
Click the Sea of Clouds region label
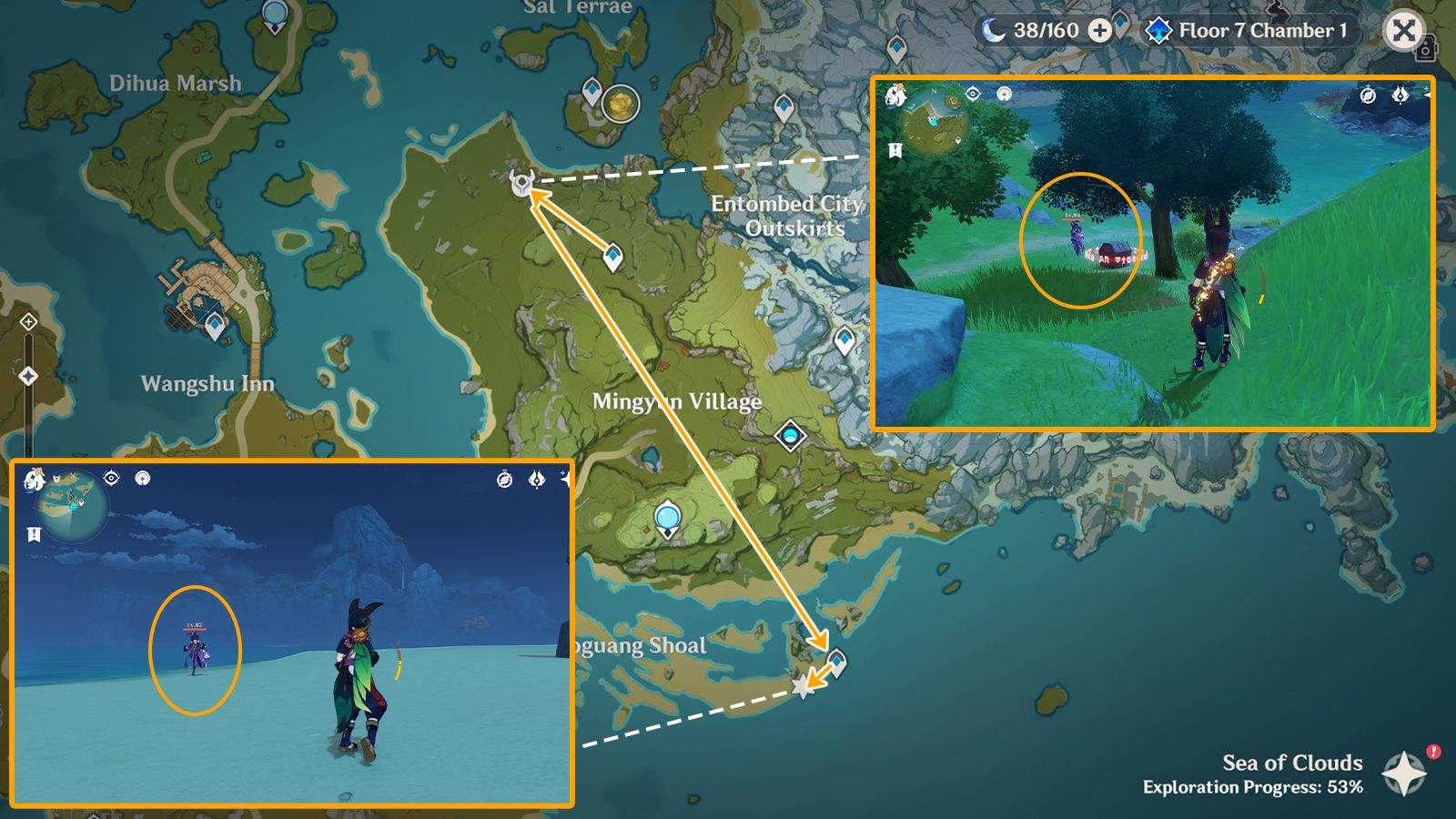1291,764
